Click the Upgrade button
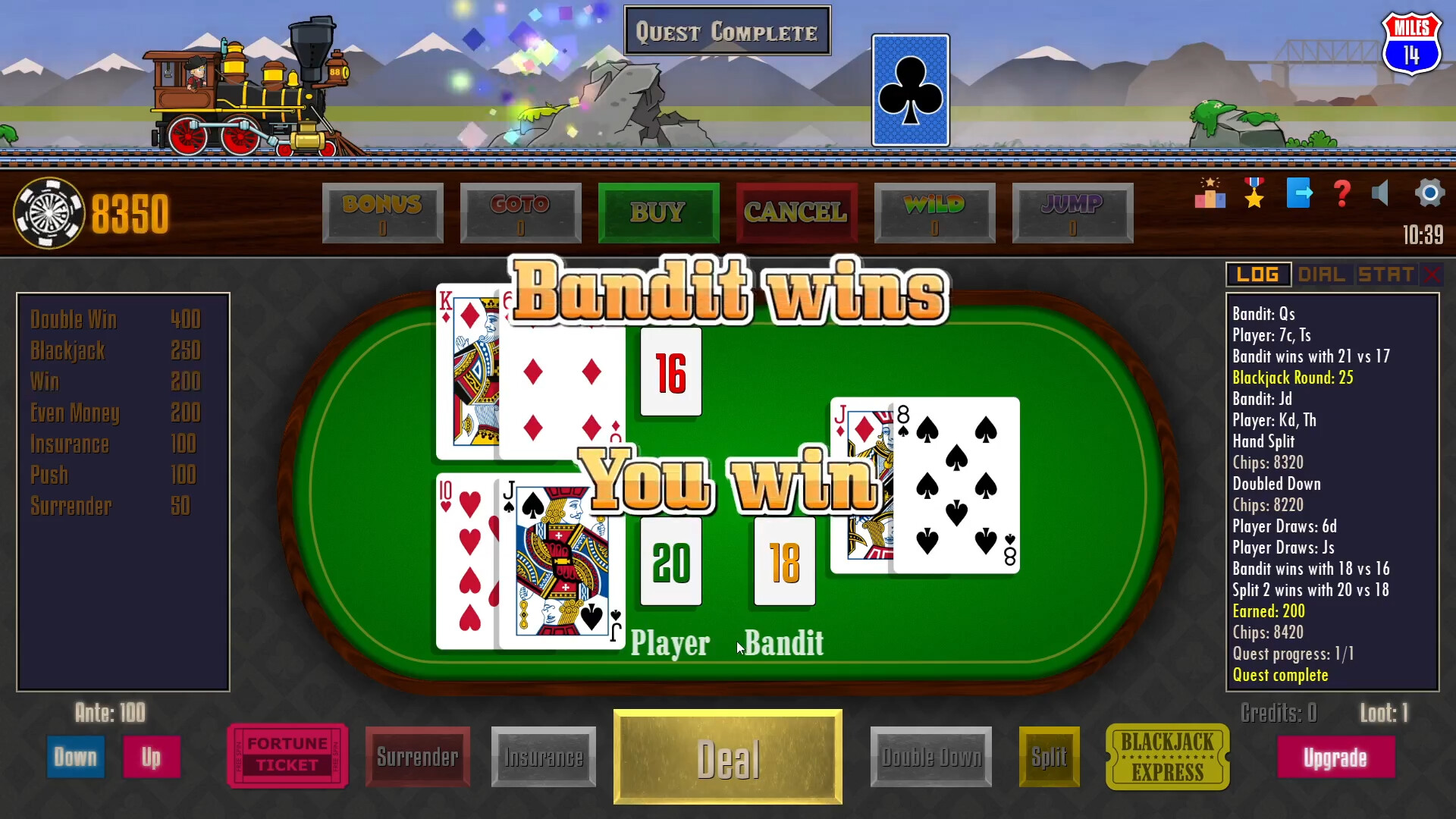The height and width of the screenshot is (819, 1456). tap(1336, 756)
